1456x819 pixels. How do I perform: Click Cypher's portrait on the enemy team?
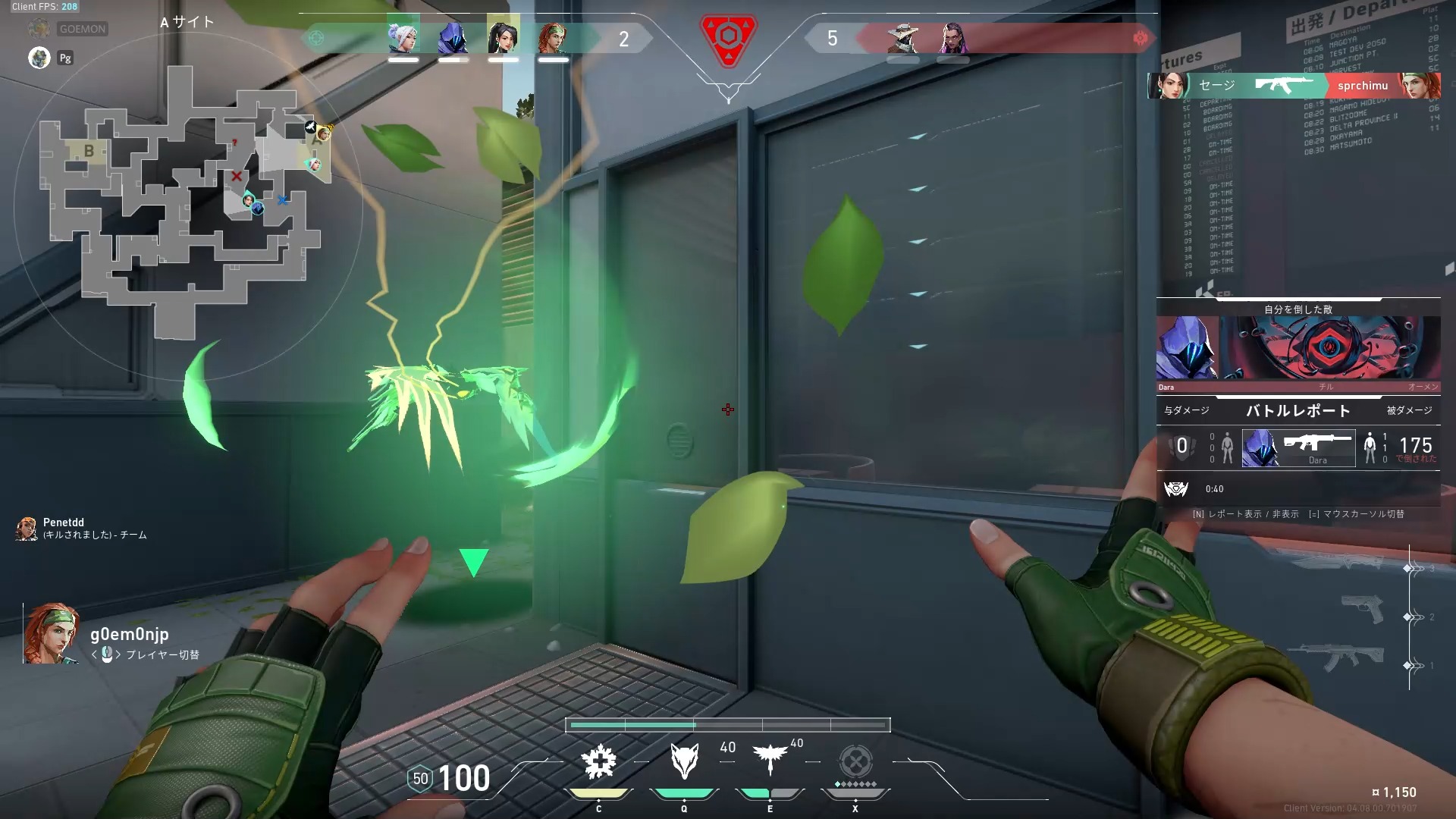[x=902, y=38]
